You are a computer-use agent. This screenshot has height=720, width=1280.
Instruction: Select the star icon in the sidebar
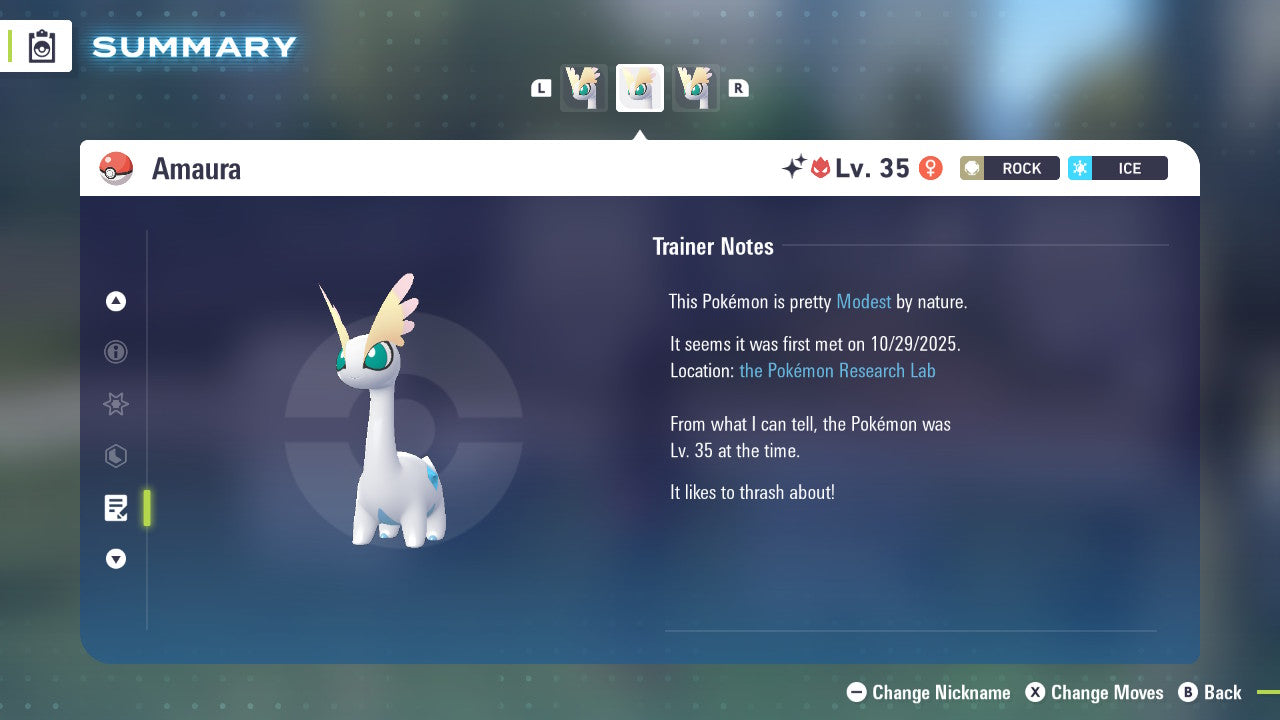(116, 404)
